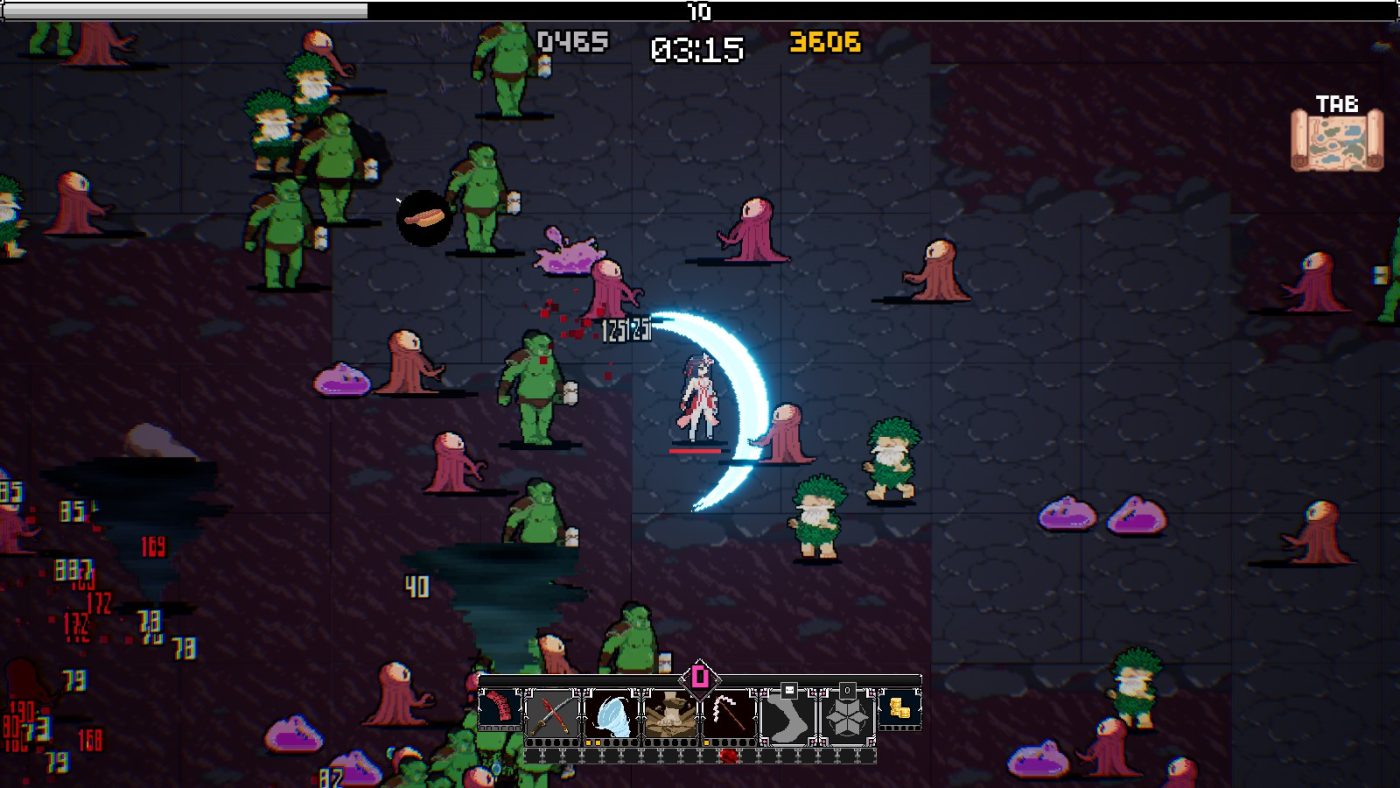Select the crossed katanas weapon slot
Image resolution: width=1400 pixels, height=788 pixels.
pos(552,714)
